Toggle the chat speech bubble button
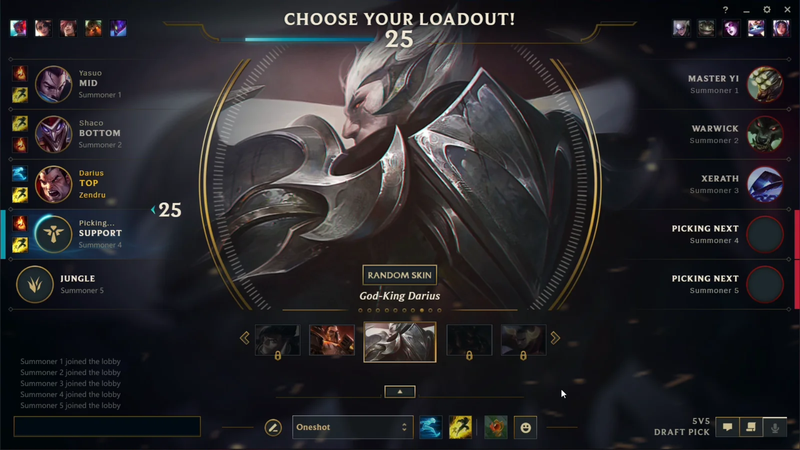800x450 pixels. coord(727,427)
